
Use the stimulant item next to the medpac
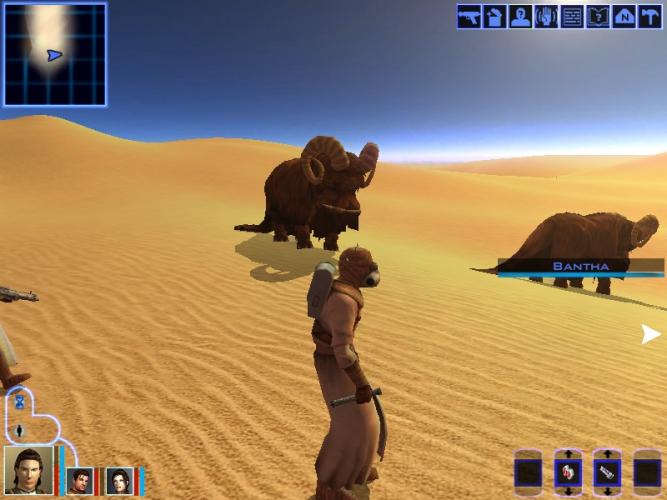point(607,472)
